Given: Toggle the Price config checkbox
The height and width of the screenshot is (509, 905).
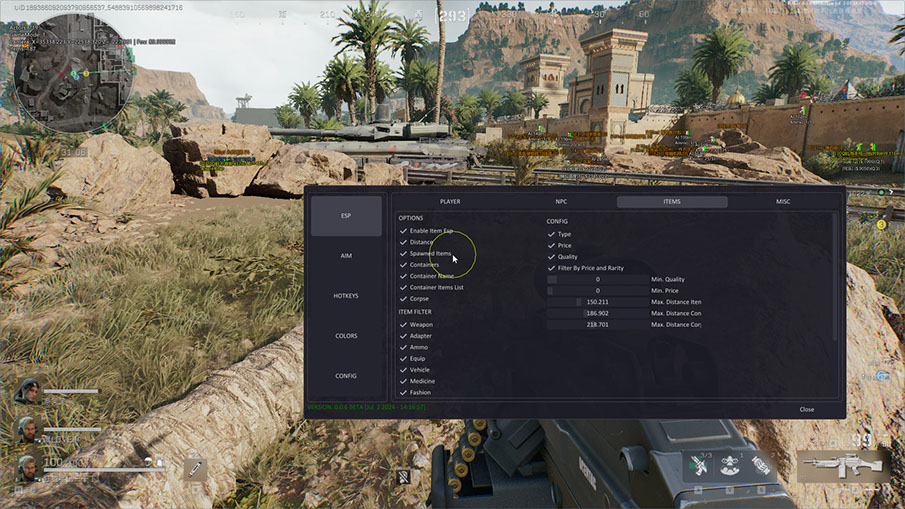Looking at the screenshot, I should point(552,245).
